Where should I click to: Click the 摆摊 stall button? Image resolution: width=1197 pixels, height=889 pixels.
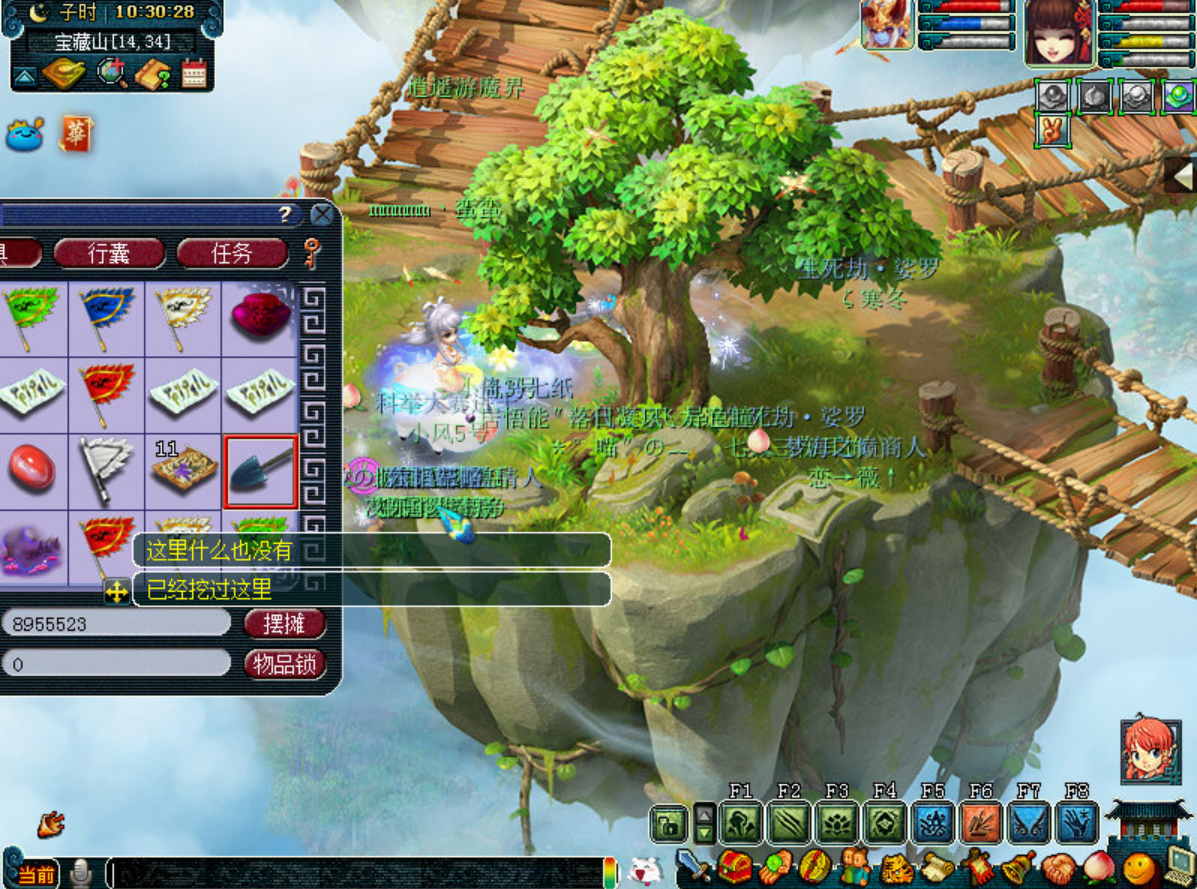[284, 623]
